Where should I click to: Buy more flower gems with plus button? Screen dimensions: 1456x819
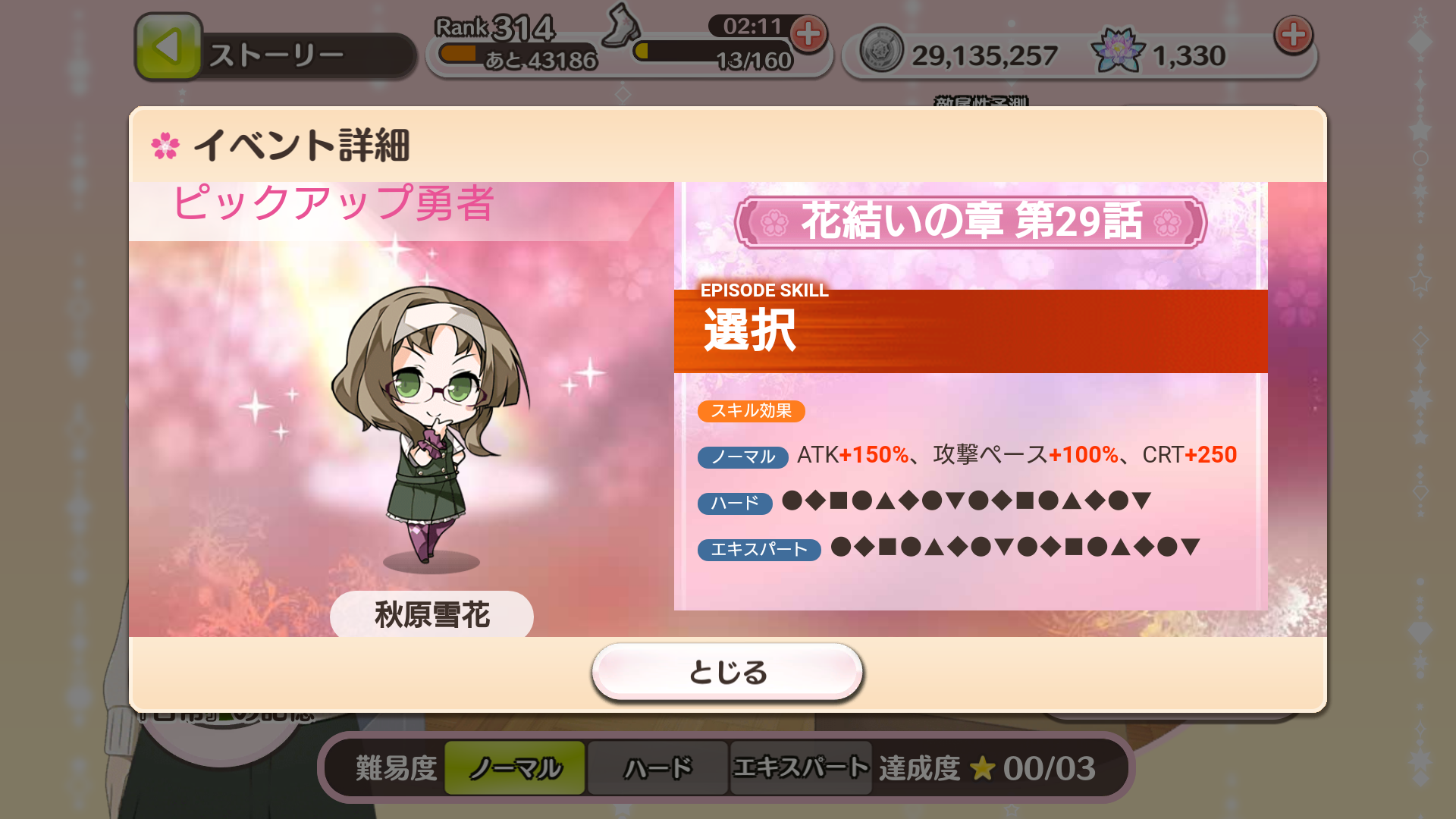point(1293,35)
